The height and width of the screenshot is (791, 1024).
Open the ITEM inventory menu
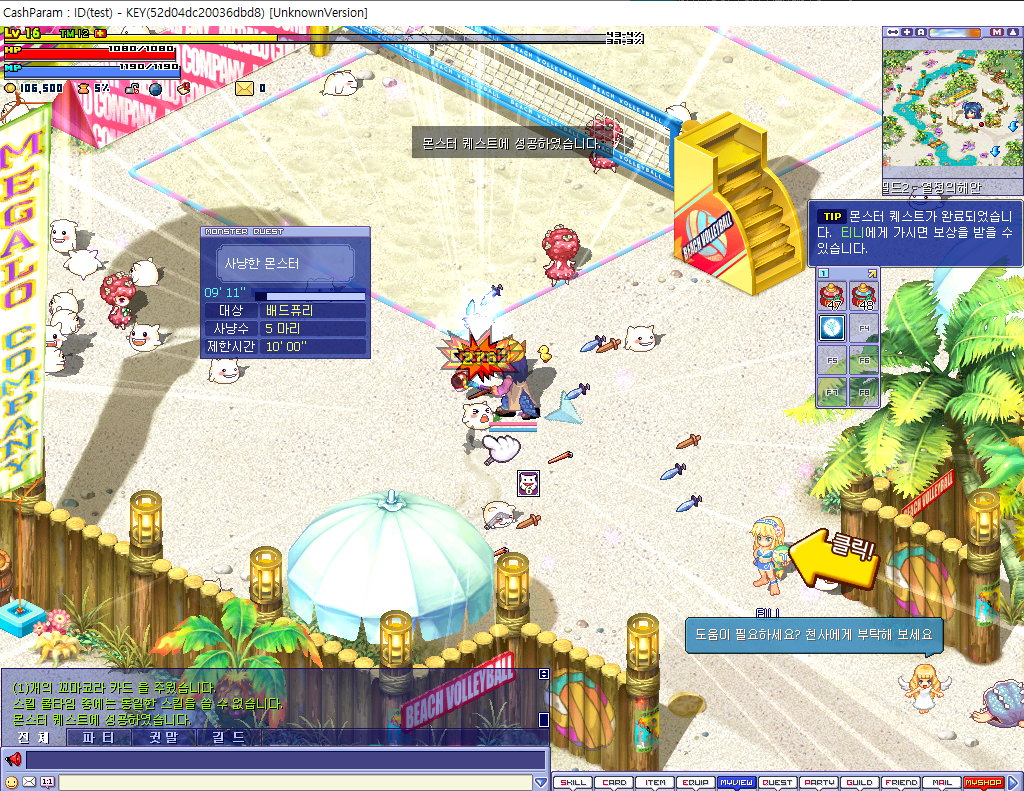pyautogui.click(x=655, y=783)
